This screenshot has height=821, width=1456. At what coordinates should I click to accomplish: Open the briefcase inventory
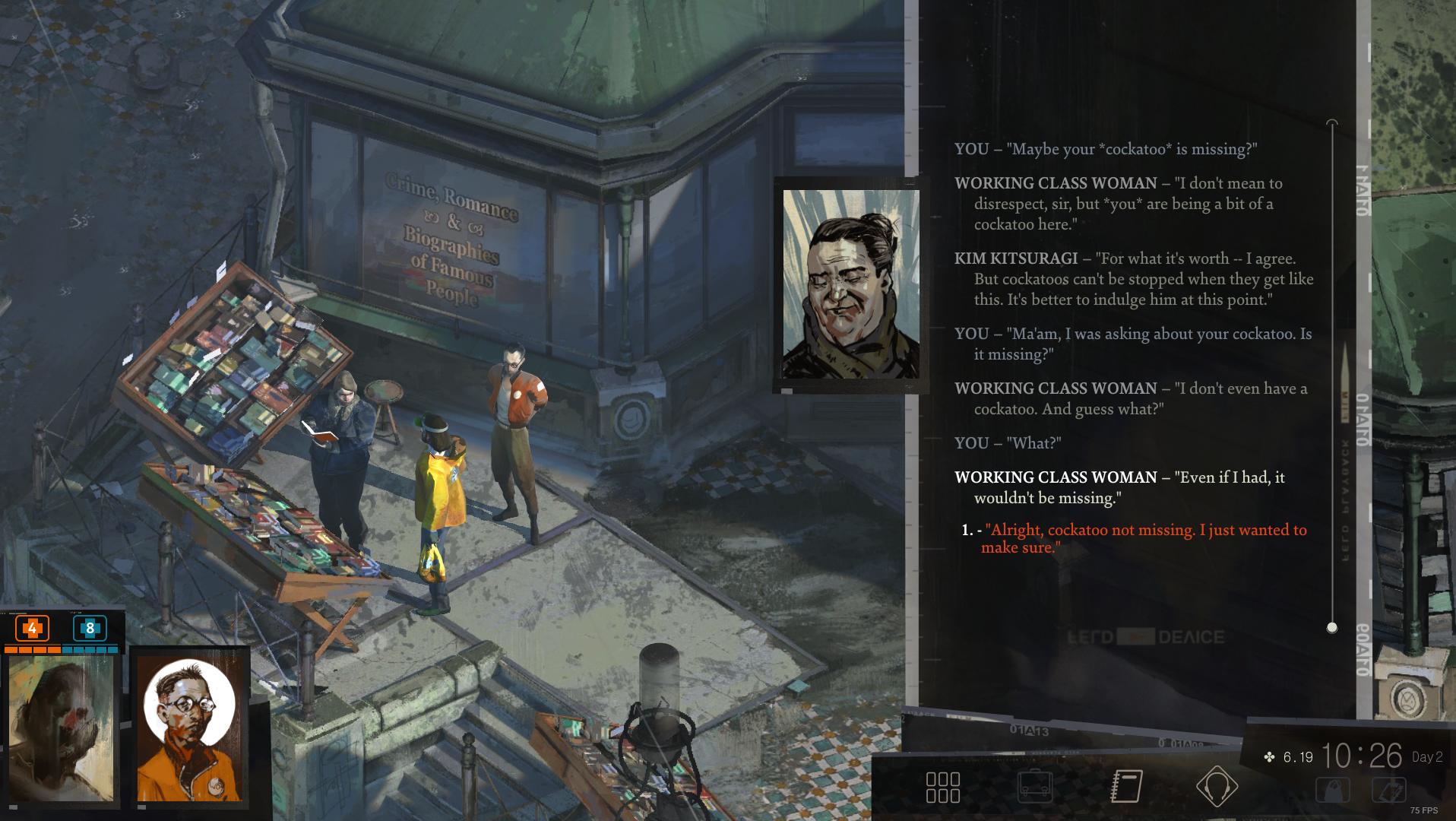point(1034,788)
